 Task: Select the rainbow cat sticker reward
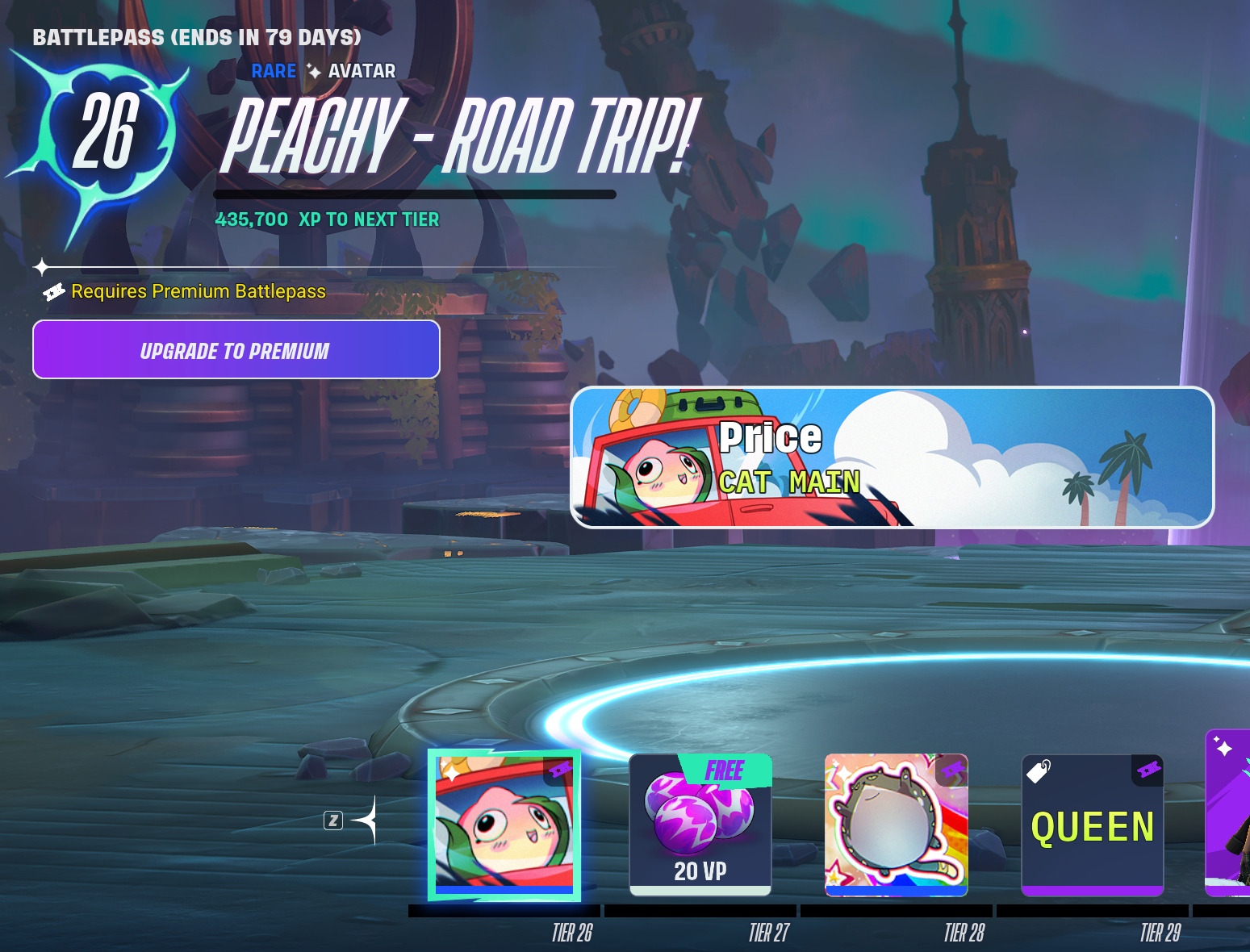896,825
